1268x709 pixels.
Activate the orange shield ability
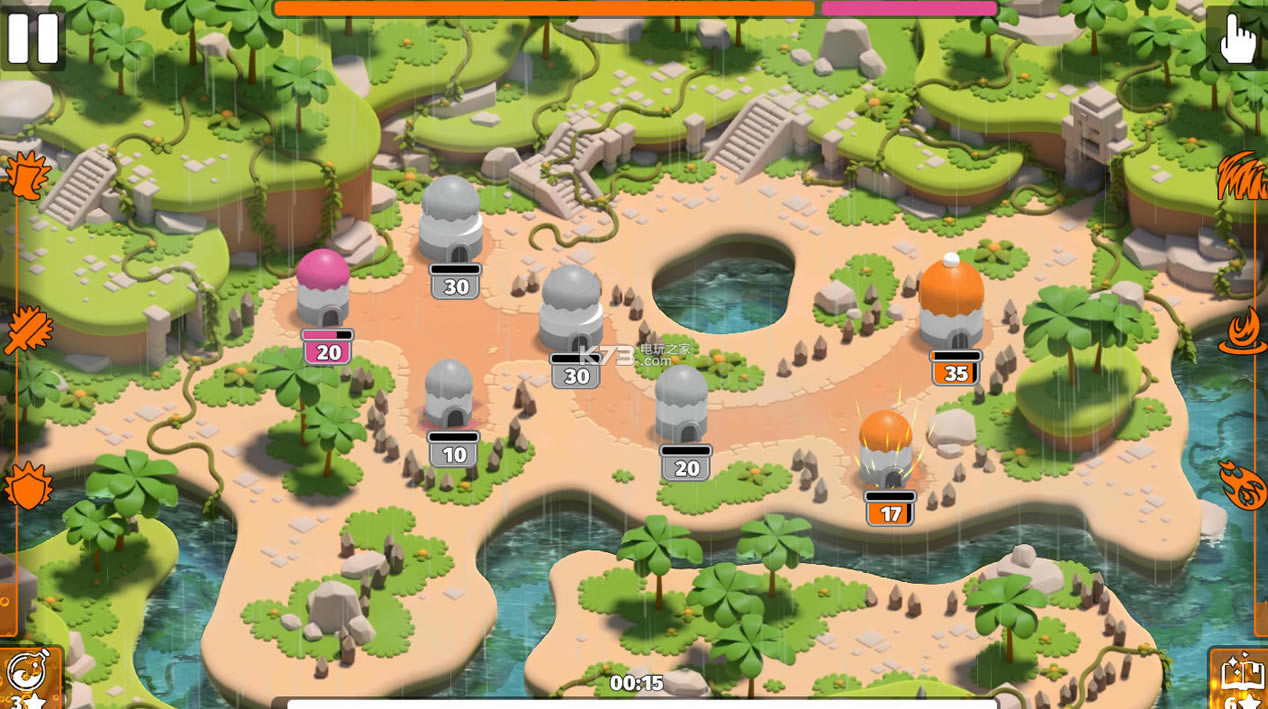coord(28,487)
